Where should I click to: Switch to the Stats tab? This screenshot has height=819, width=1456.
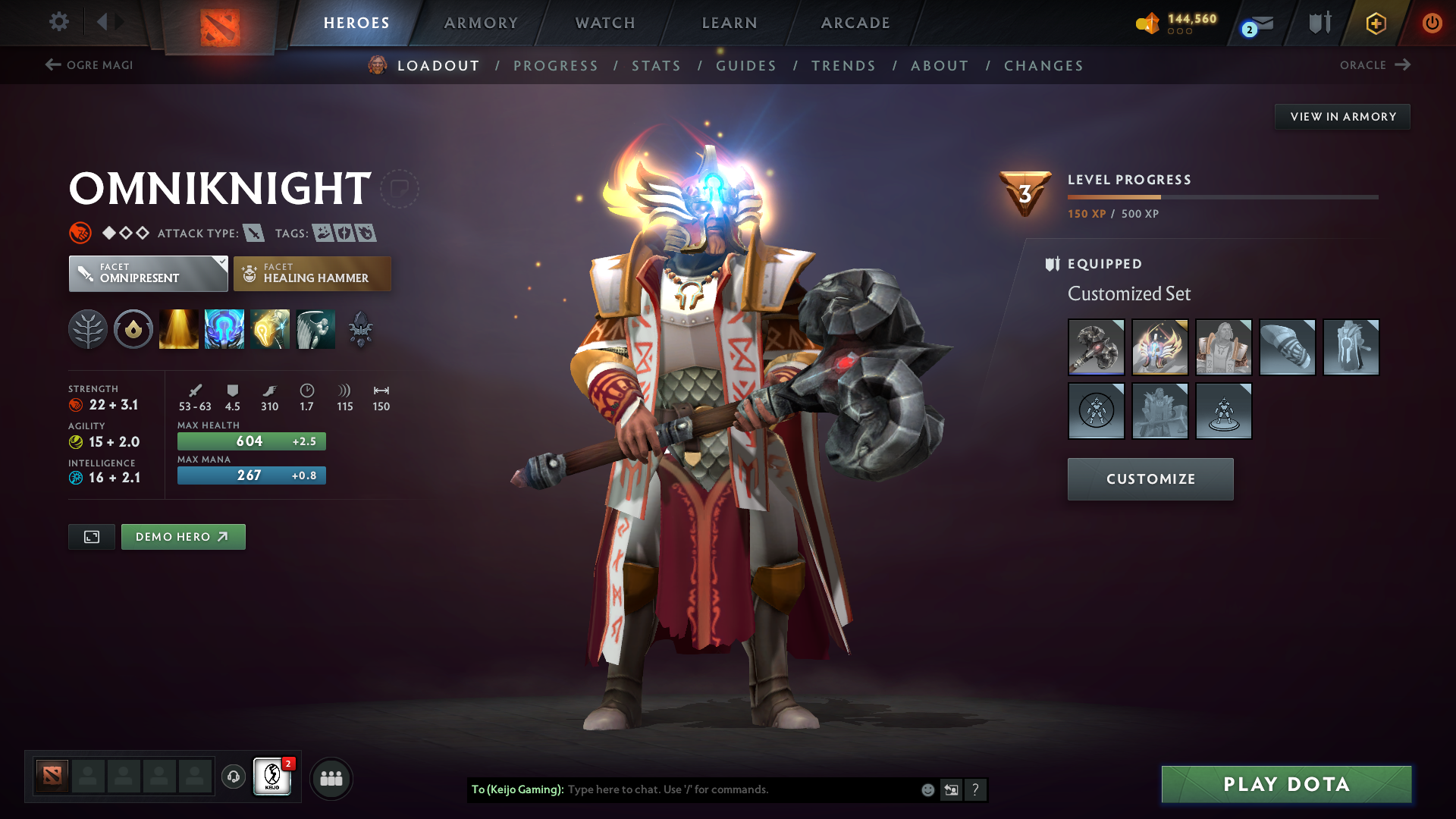657,66
